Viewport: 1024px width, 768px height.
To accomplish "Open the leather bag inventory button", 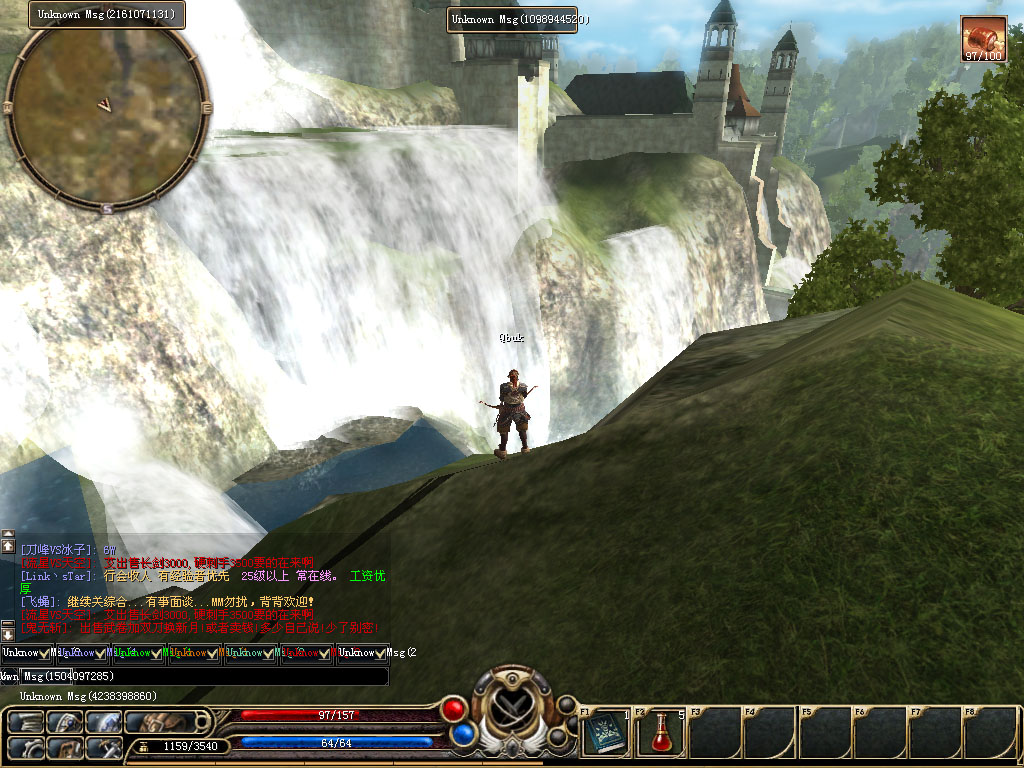I will click(x=160, y=722).
